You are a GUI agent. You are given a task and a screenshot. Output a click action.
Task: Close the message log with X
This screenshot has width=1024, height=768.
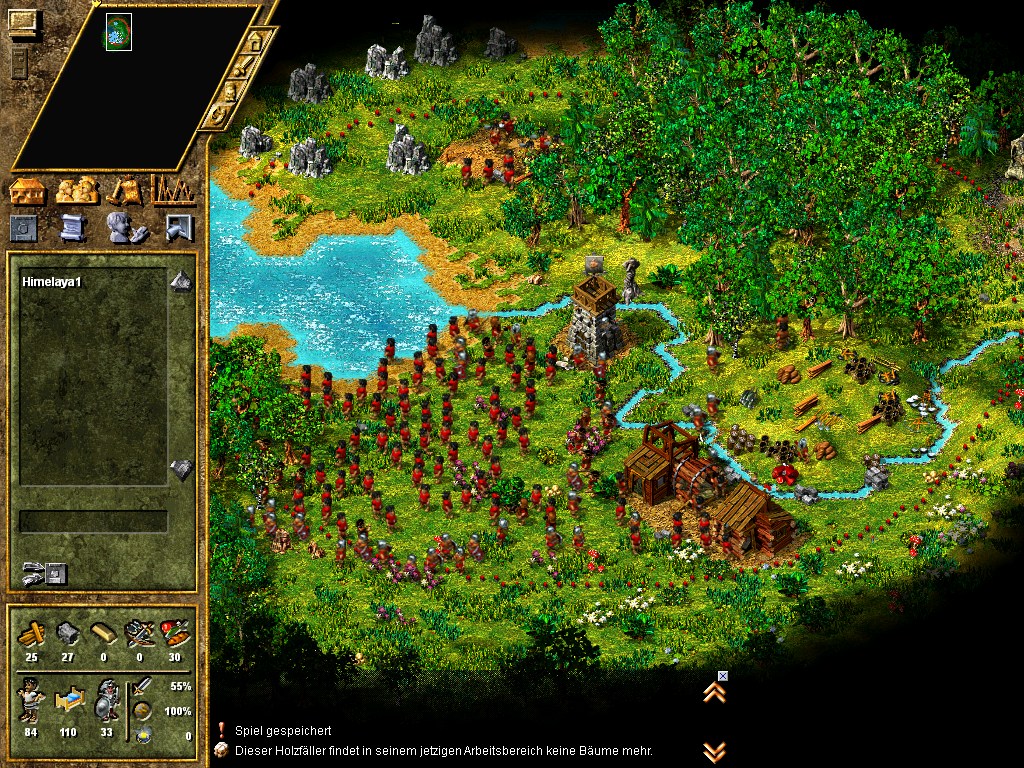723,676
